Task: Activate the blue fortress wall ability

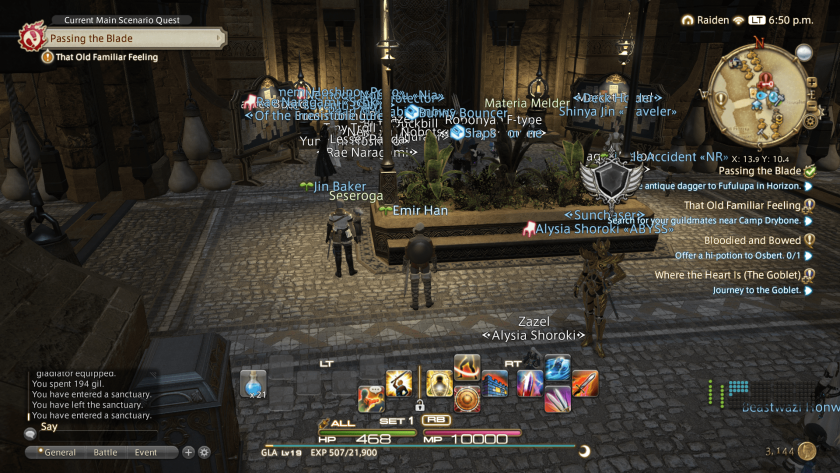Action: pyautogui.click(x=494, y=384)
